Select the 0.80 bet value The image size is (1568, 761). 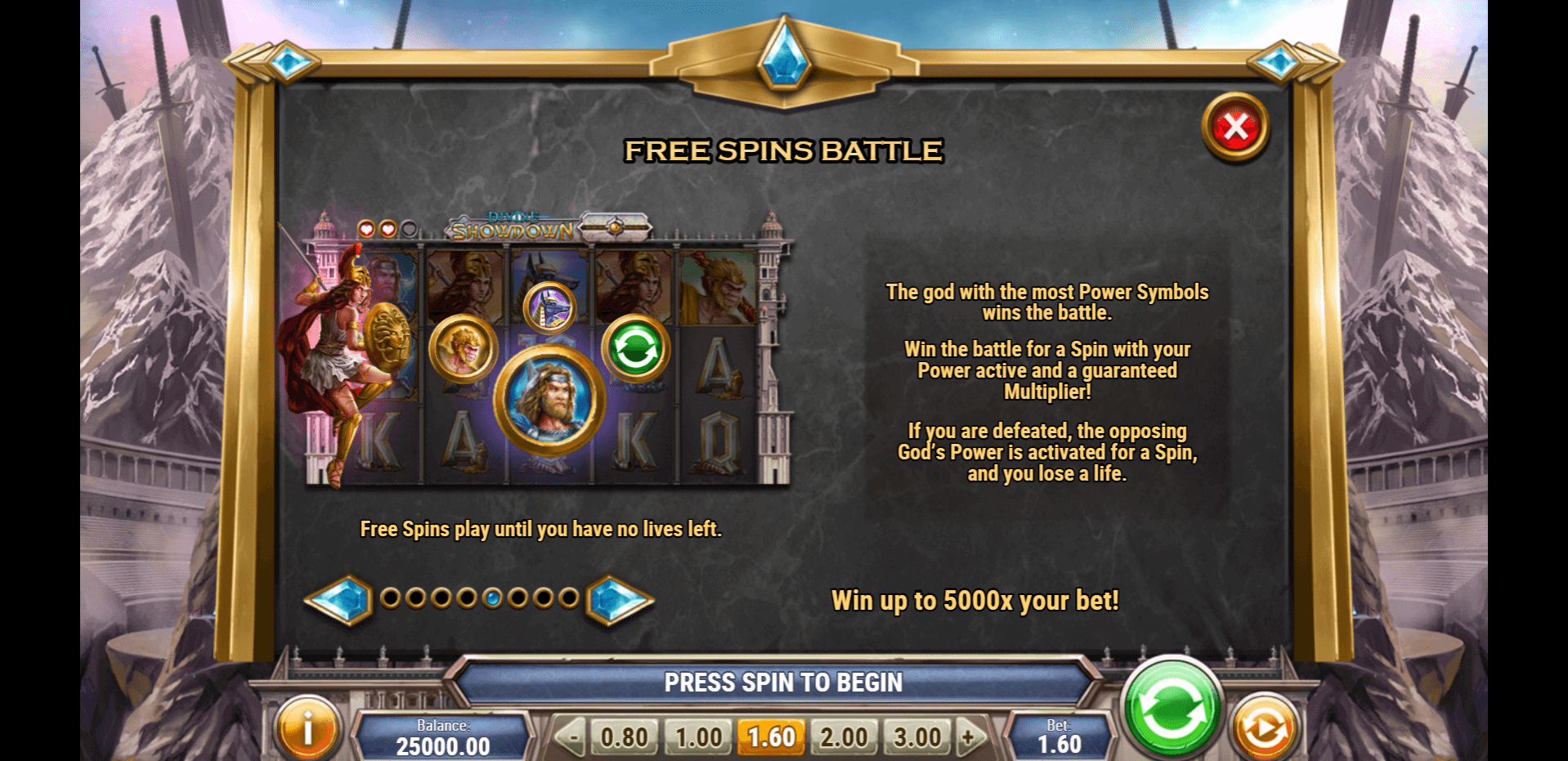coord(624,737)
